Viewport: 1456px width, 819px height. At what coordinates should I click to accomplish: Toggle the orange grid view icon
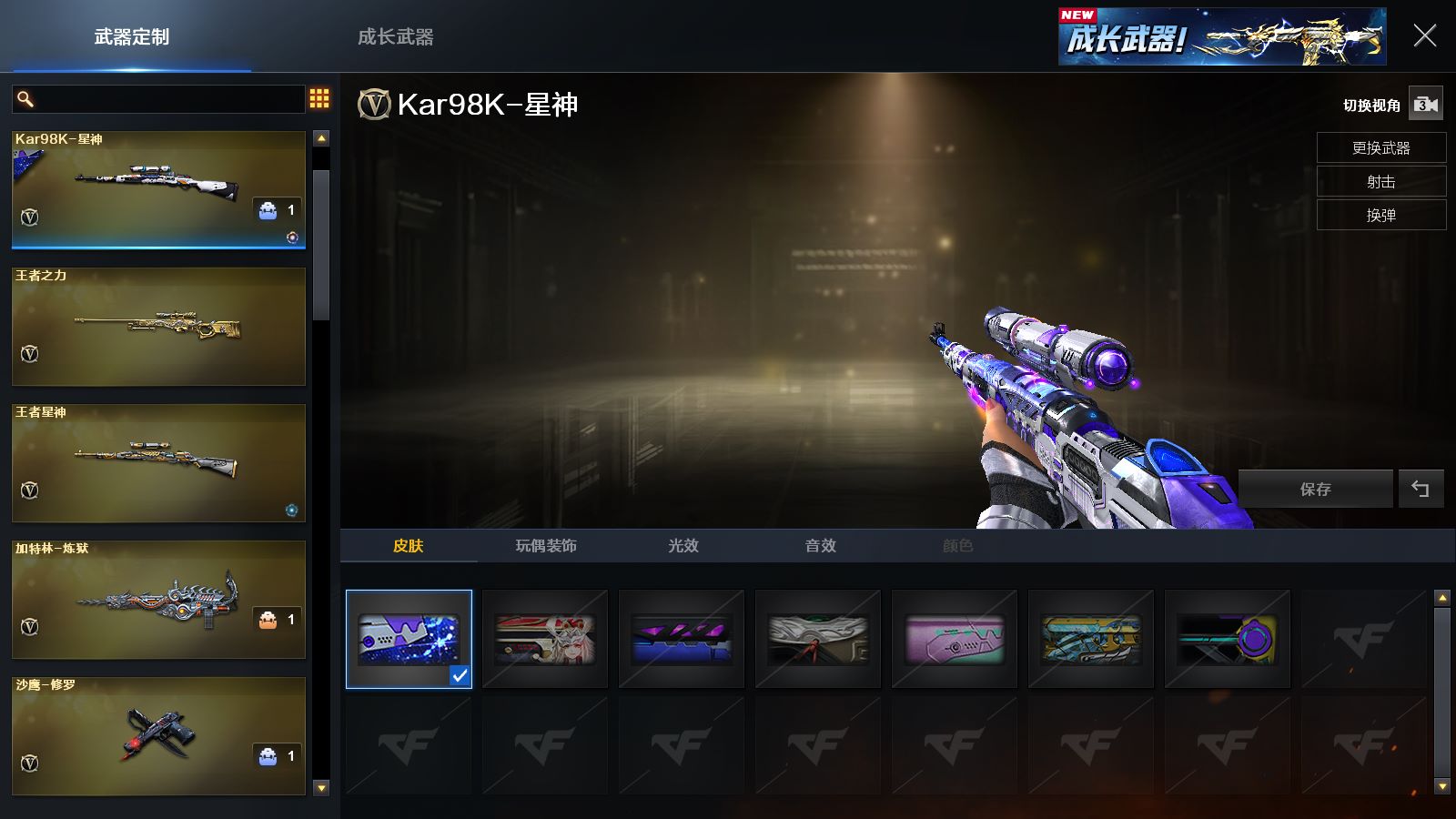[x=319, y=98]
